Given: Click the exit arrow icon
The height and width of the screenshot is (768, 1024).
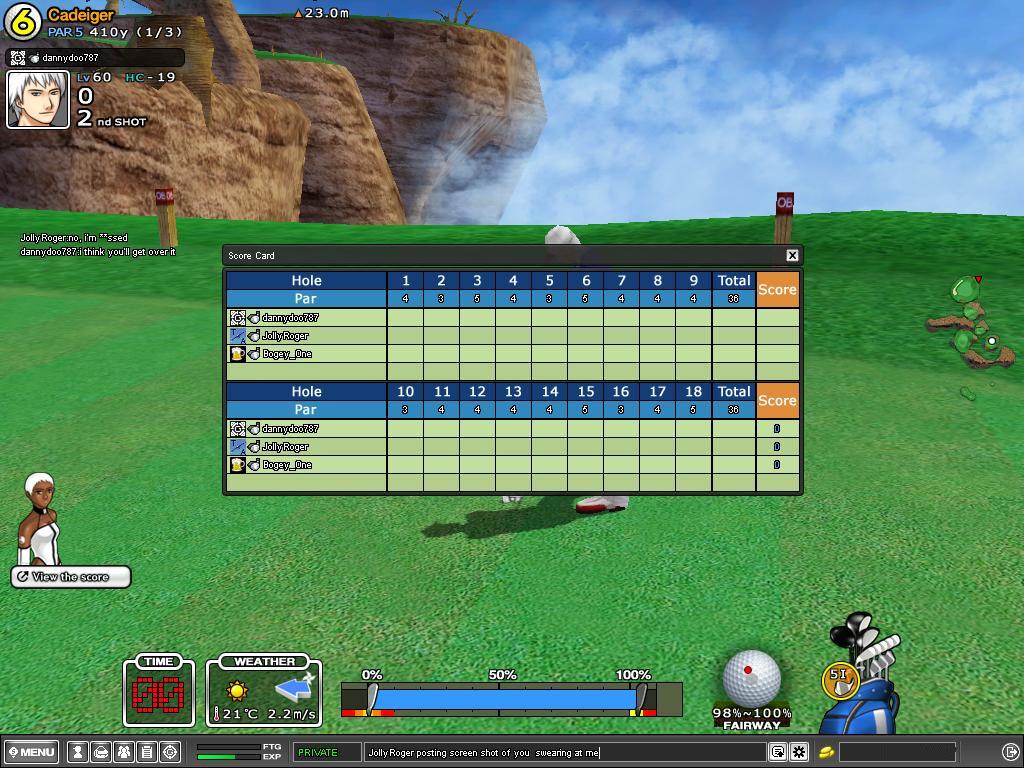Looking at the screenshot, I should 1010,752.
